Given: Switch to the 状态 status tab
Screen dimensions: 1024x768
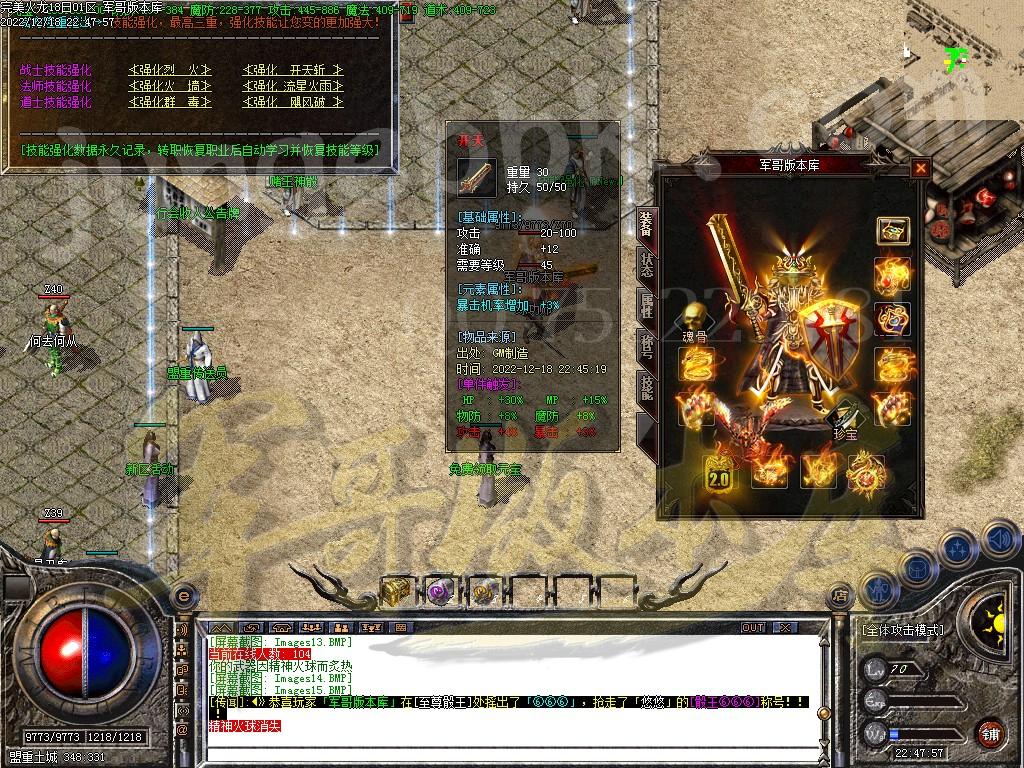Looking at the screenshot, I should [x=646, y=266].
